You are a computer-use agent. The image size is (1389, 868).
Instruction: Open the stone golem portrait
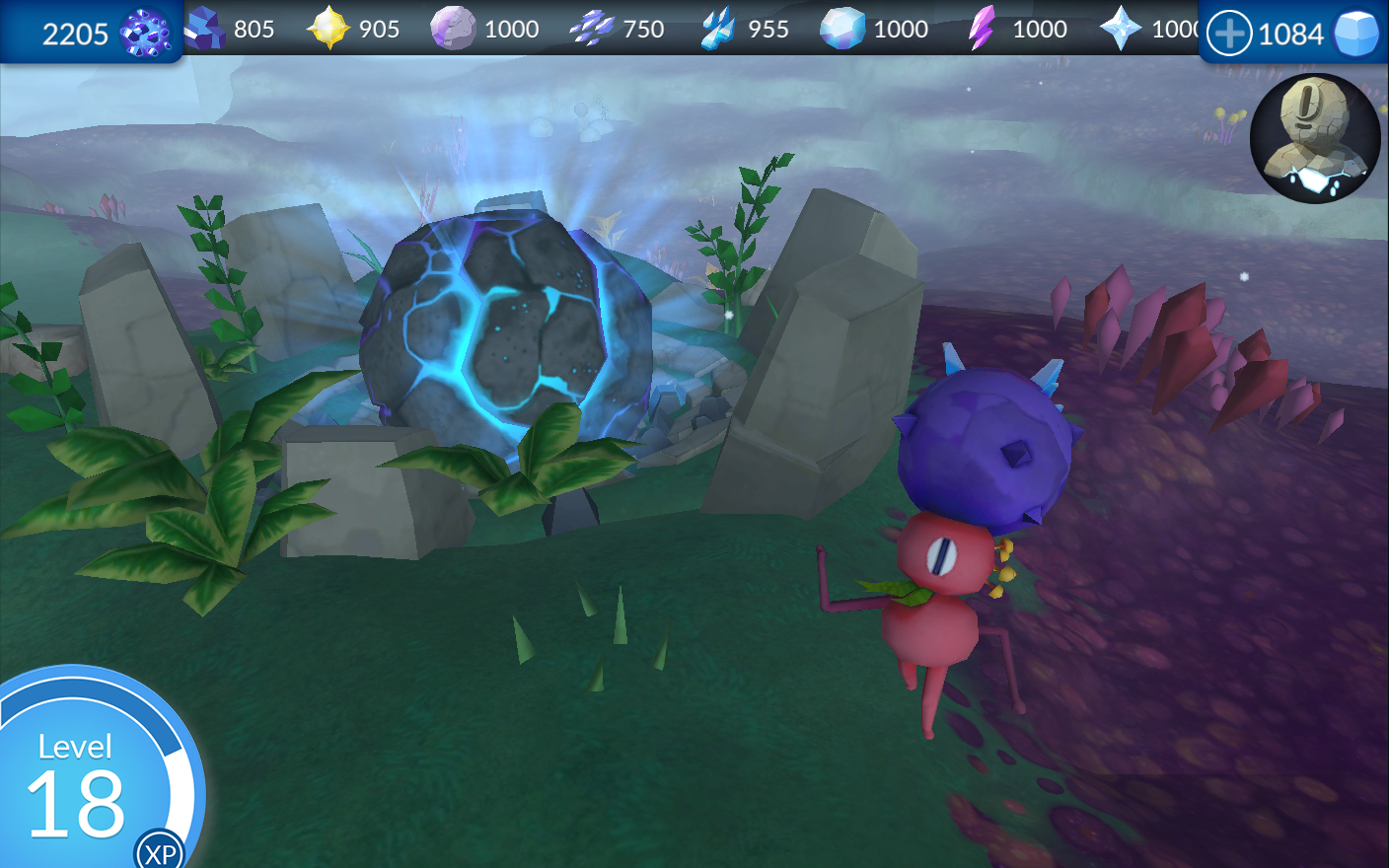[1314, 139]
